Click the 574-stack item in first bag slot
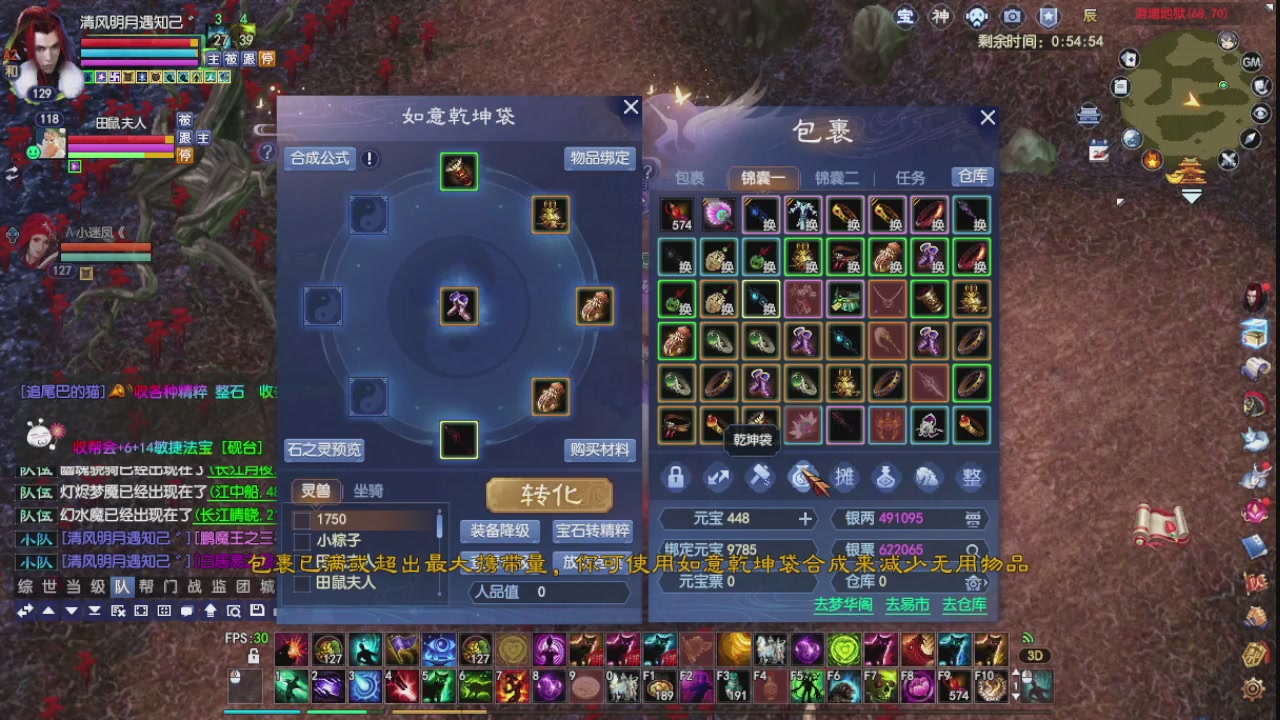The image size is (1280, 720). click(x=675, y=213)
